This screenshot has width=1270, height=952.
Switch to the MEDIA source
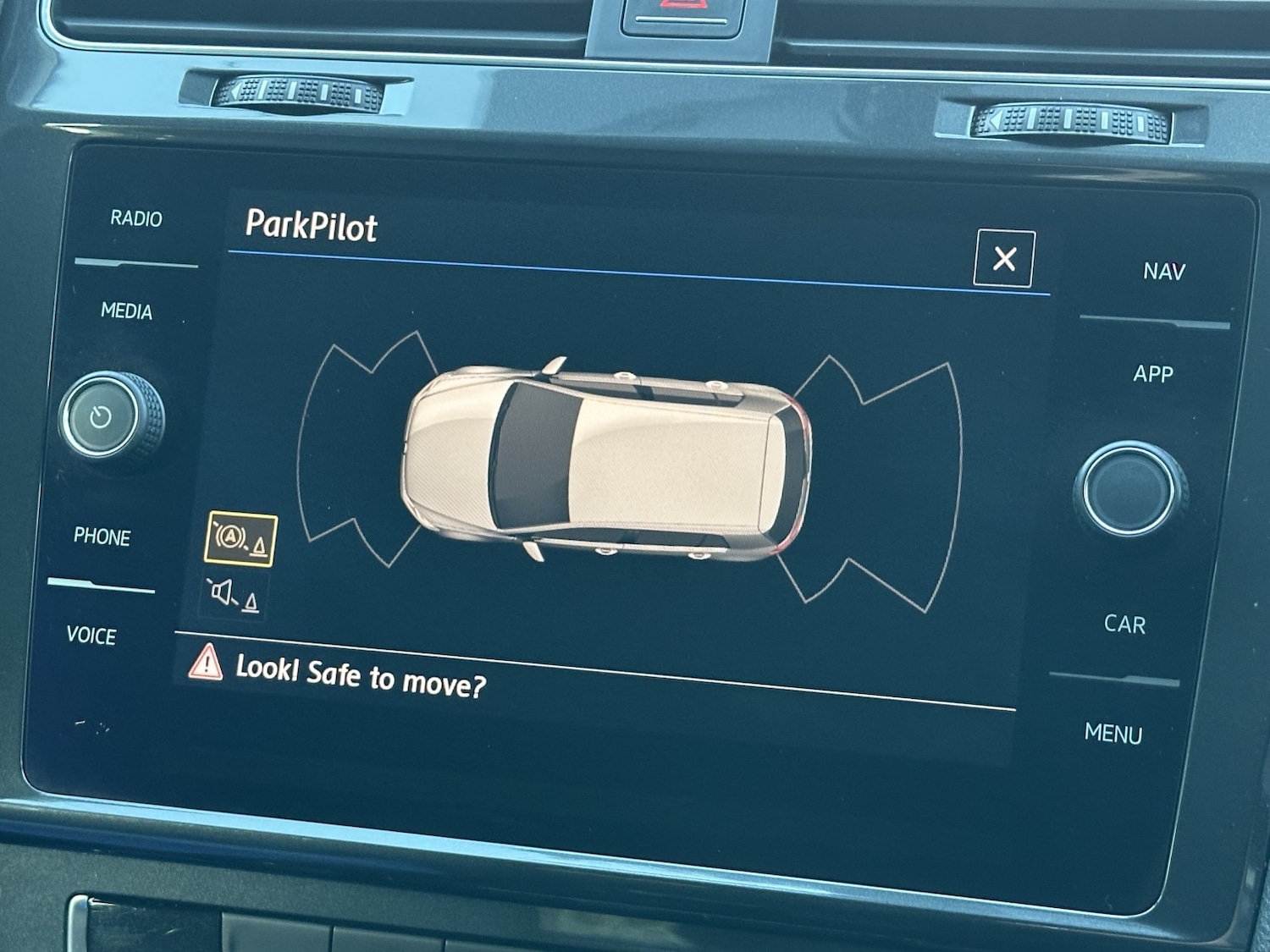tap(127, 311)
